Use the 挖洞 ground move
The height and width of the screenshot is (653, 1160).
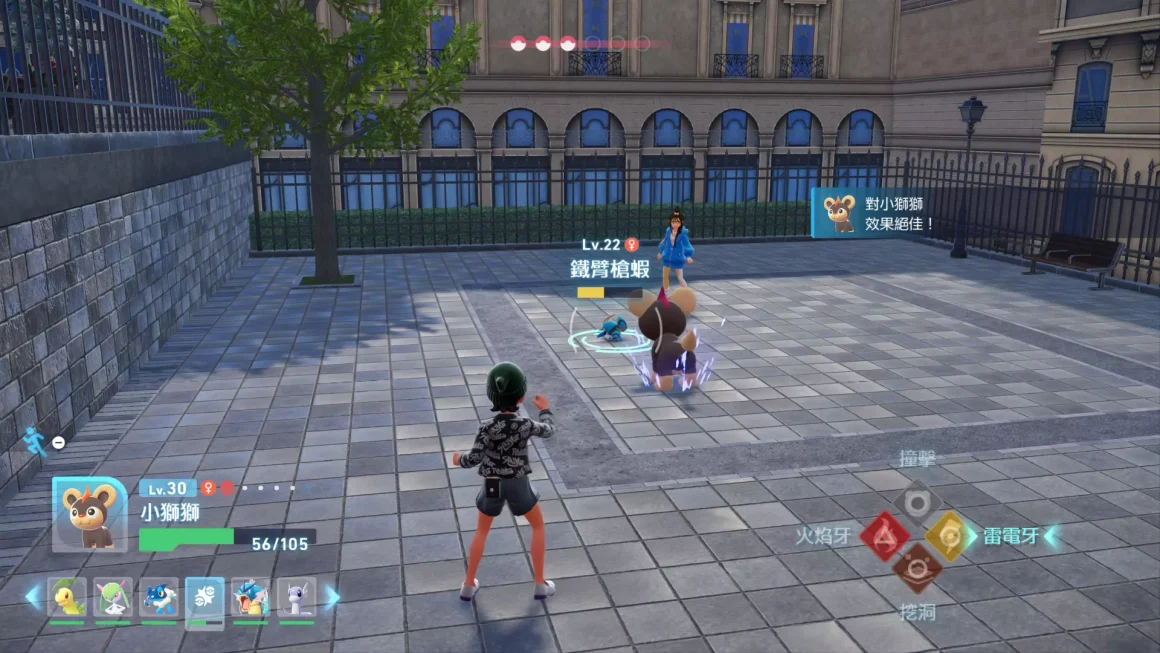click(916, 568)
